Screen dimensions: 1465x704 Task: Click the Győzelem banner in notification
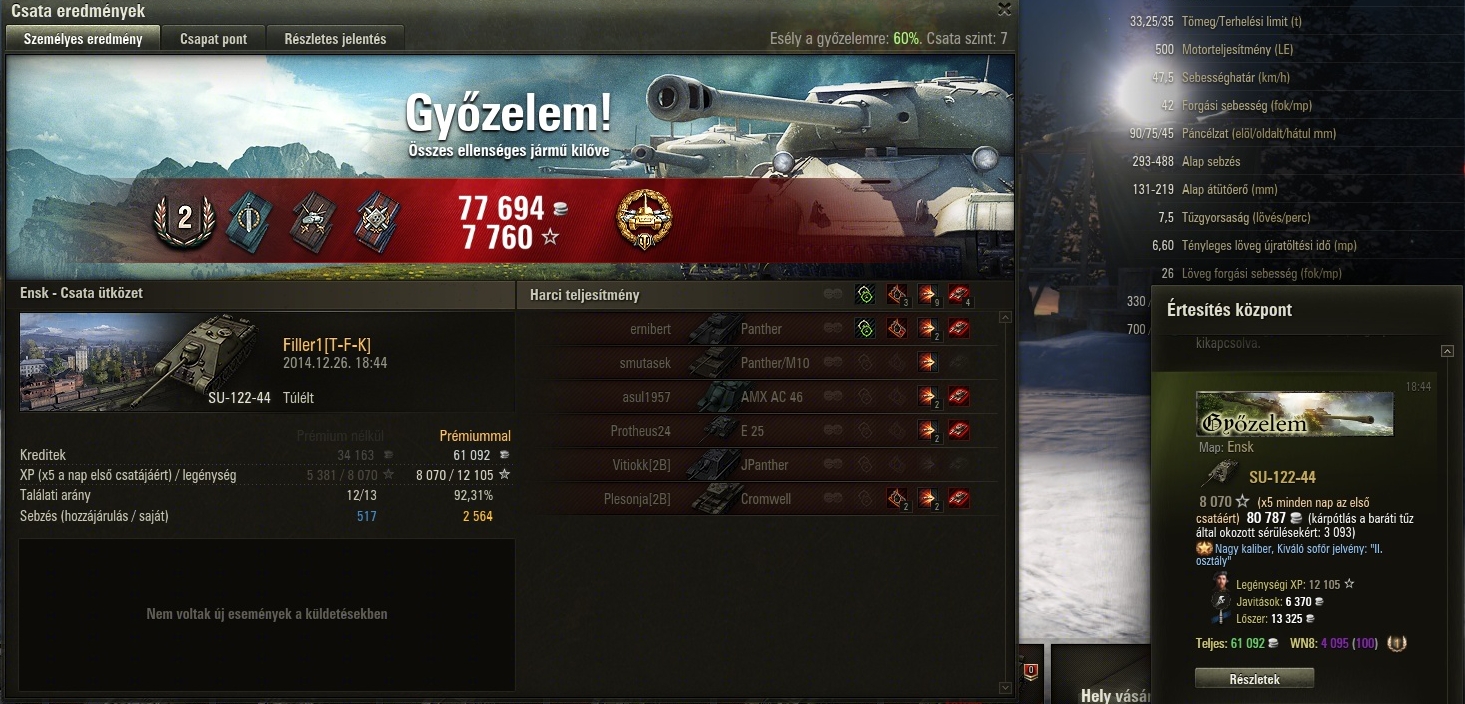(1294, 415)
